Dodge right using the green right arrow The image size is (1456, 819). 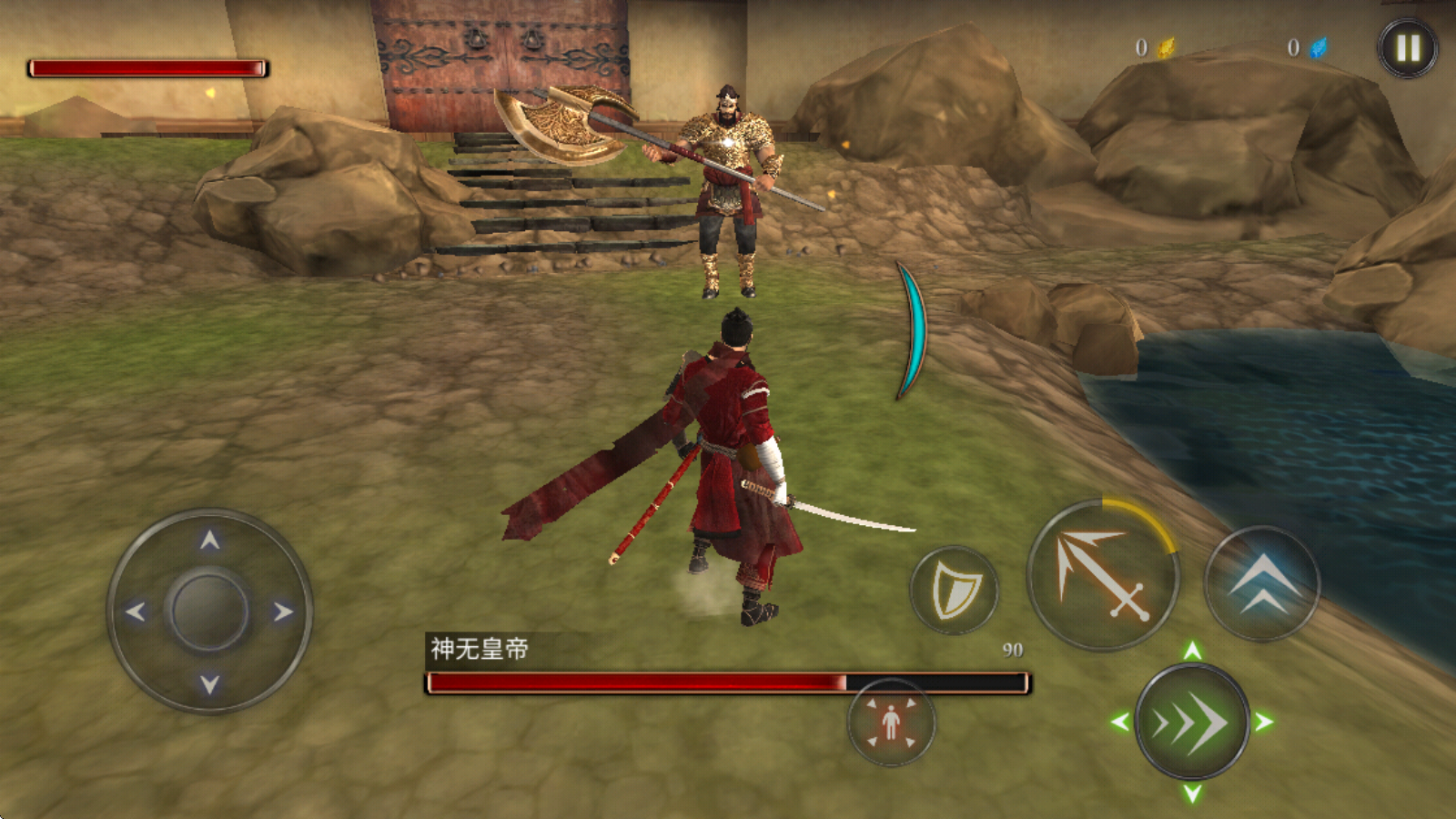click(x=1264, y=723)
